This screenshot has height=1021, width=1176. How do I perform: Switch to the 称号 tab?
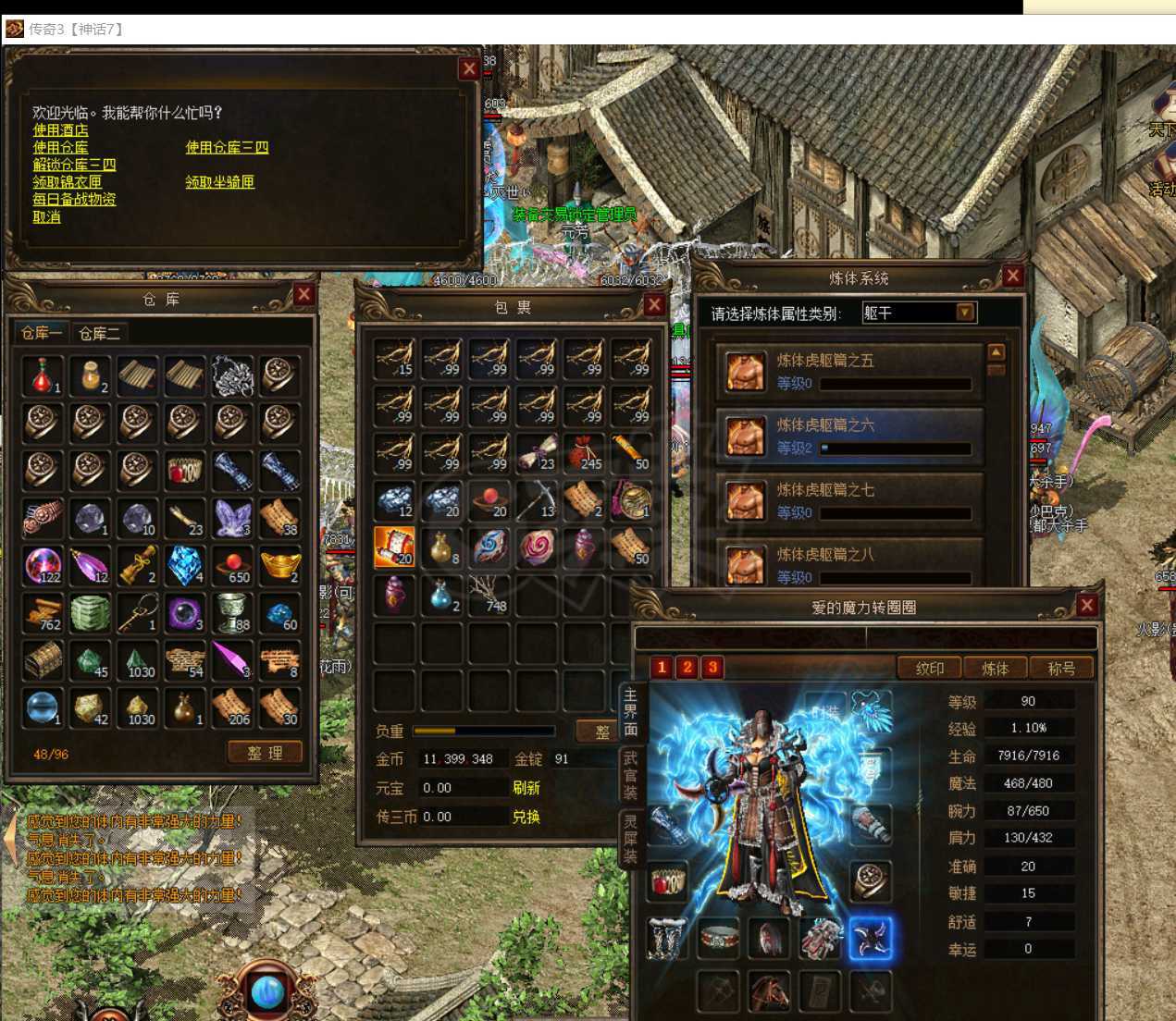[1060, 668]
